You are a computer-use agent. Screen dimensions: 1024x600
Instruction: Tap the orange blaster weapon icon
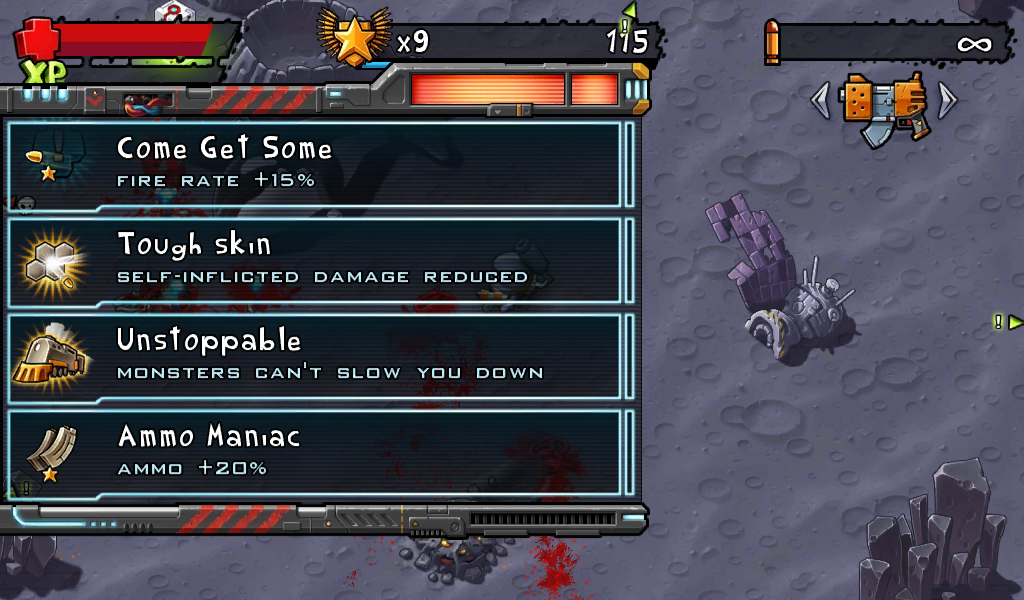883,107
